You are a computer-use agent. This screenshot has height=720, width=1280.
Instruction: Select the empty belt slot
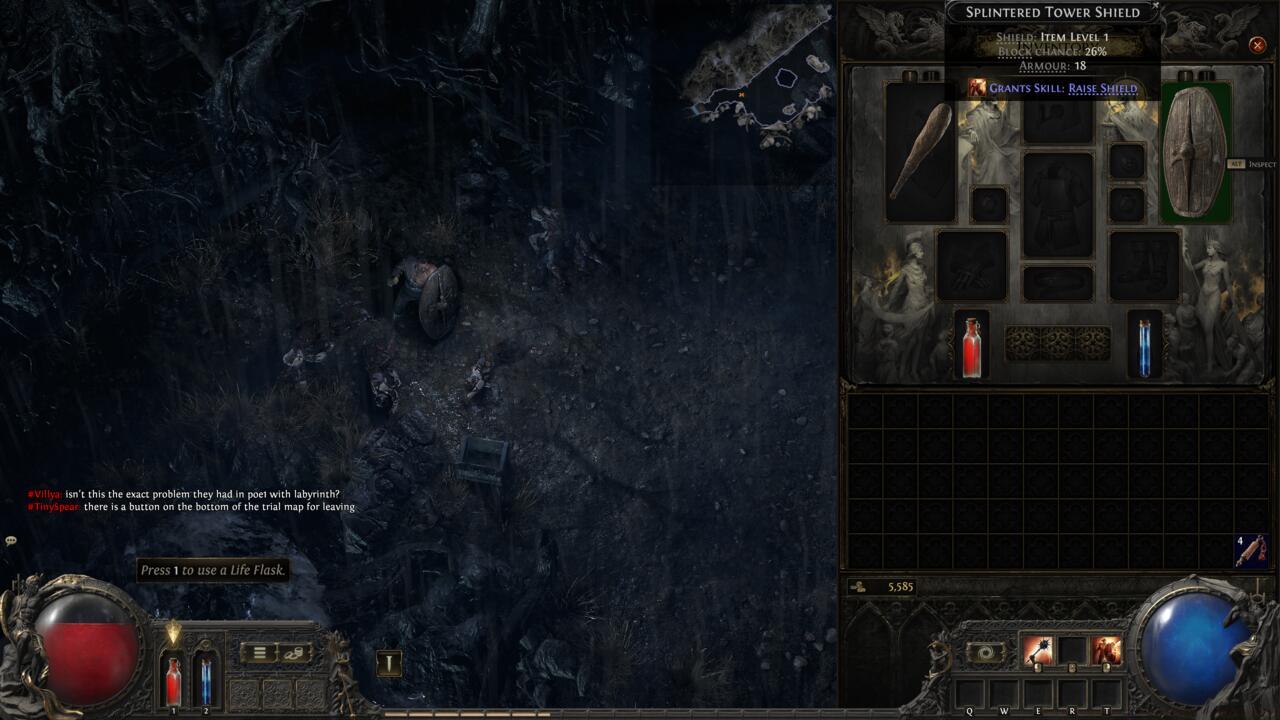point(1058,283)
